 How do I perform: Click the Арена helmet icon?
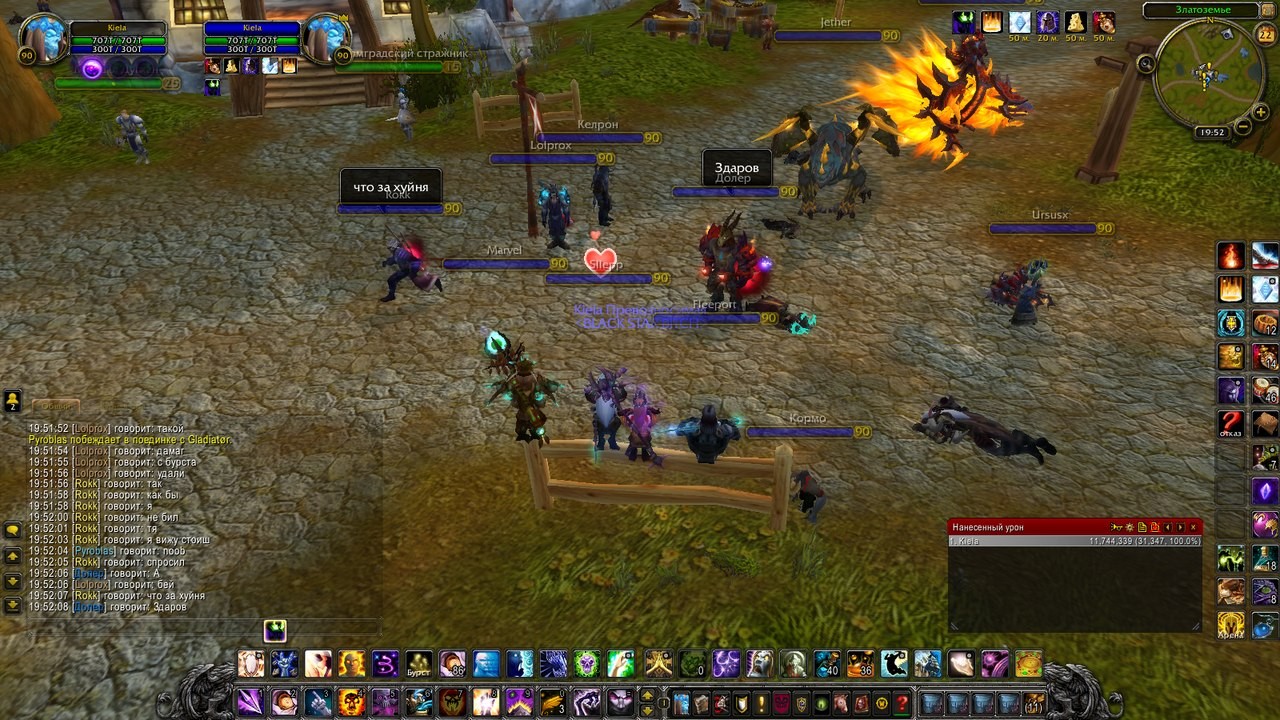coord(1231,624)
